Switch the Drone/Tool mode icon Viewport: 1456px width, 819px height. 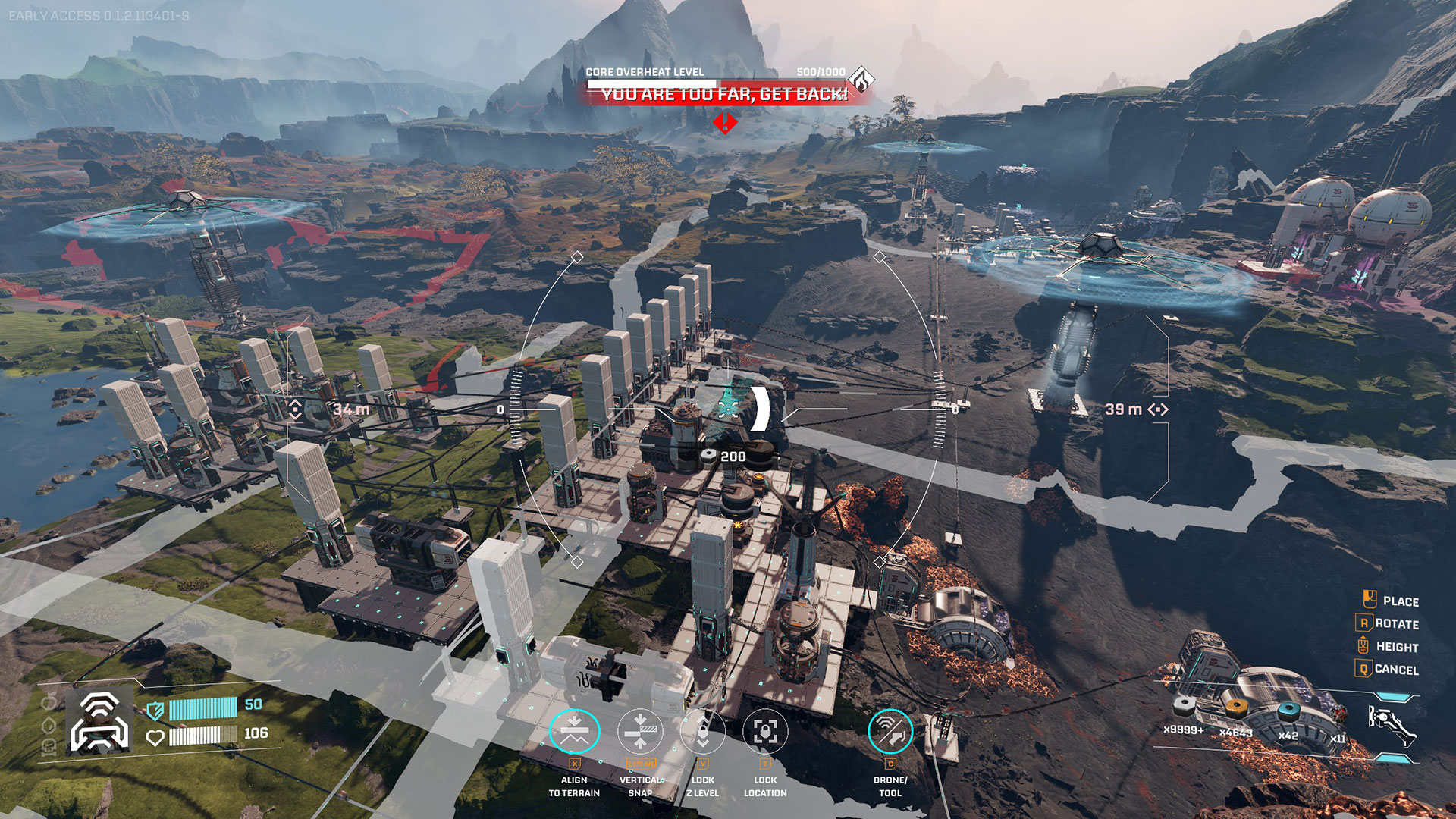click(x=890, y=731)
